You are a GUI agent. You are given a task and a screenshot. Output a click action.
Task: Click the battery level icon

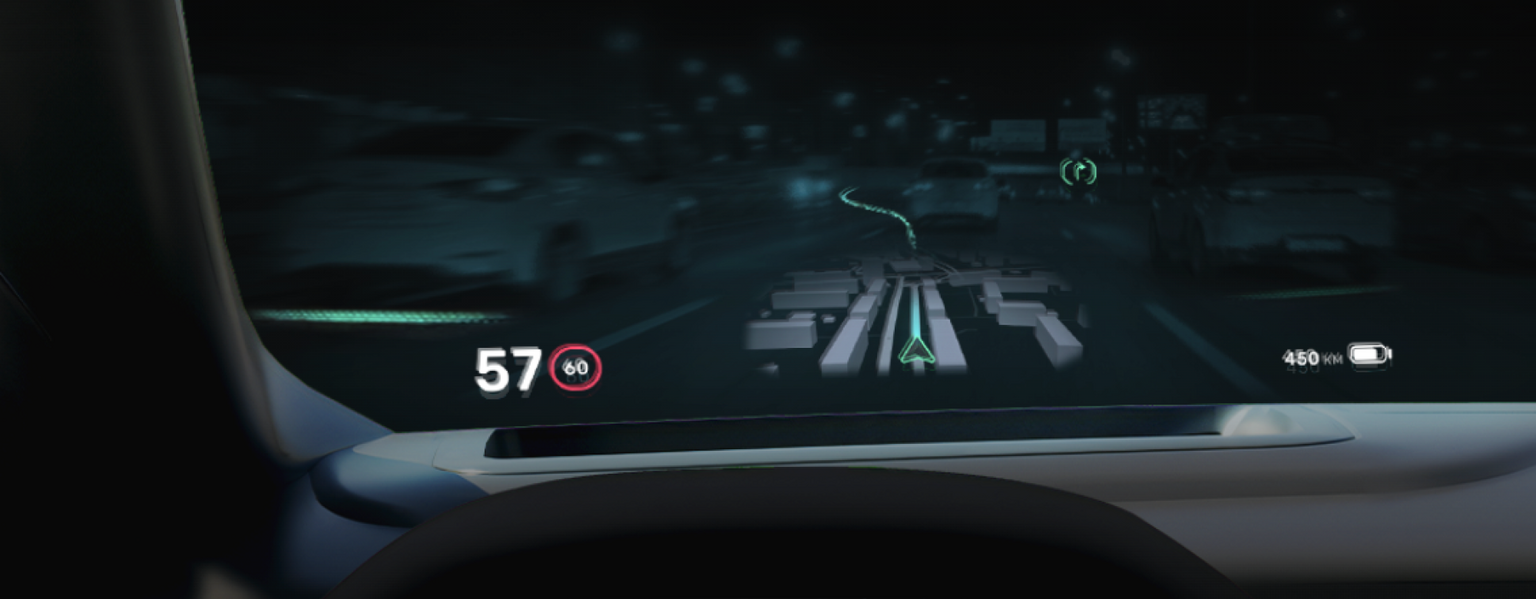click(x=1368, y=355)
